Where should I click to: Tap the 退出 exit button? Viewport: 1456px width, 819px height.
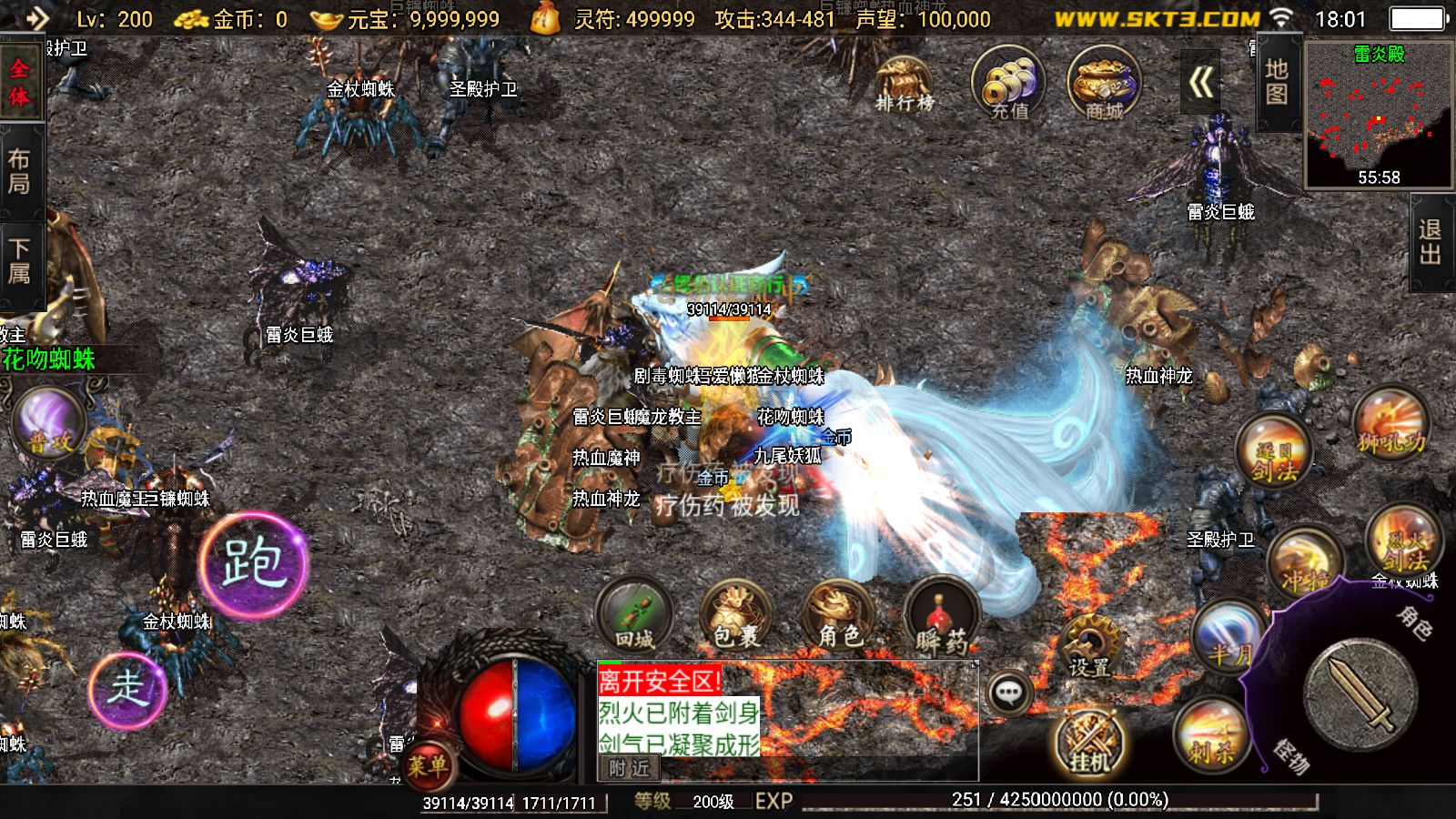[1431, 242]
